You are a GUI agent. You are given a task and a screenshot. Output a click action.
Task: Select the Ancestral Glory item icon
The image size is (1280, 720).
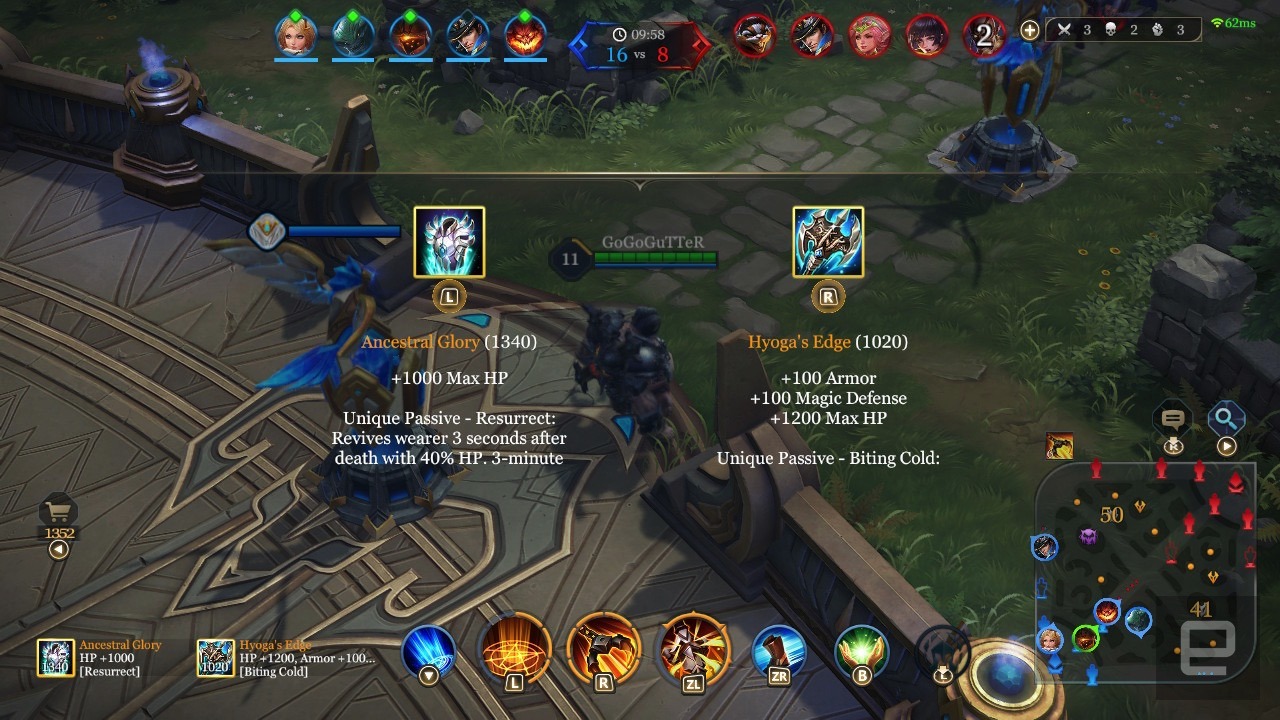(x=449, y=242)
